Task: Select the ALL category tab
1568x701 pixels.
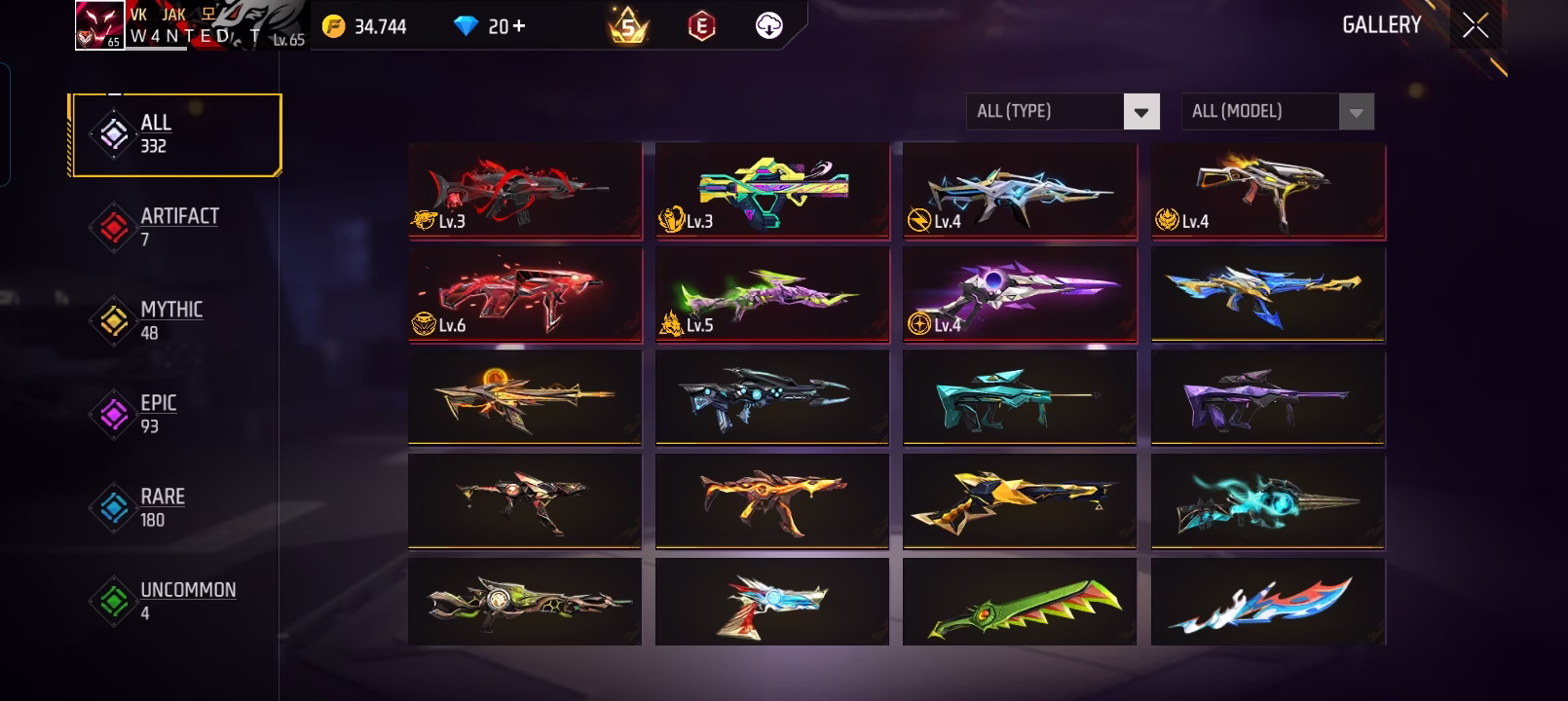Action: [175, 135]
